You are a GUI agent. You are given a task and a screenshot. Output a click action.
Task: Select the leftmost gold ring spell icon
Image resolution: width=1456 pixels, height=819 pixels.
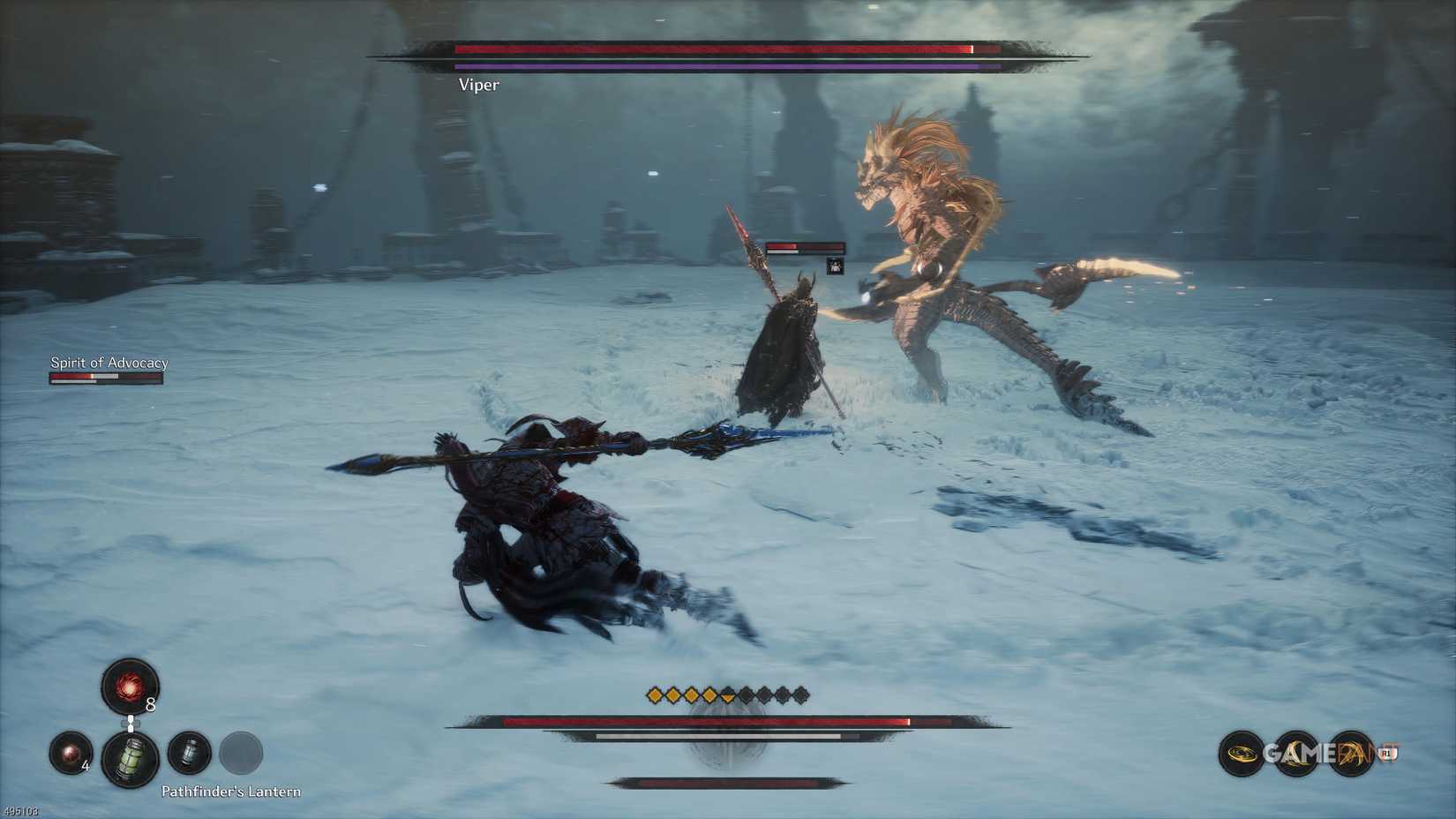click(1240, 754)
